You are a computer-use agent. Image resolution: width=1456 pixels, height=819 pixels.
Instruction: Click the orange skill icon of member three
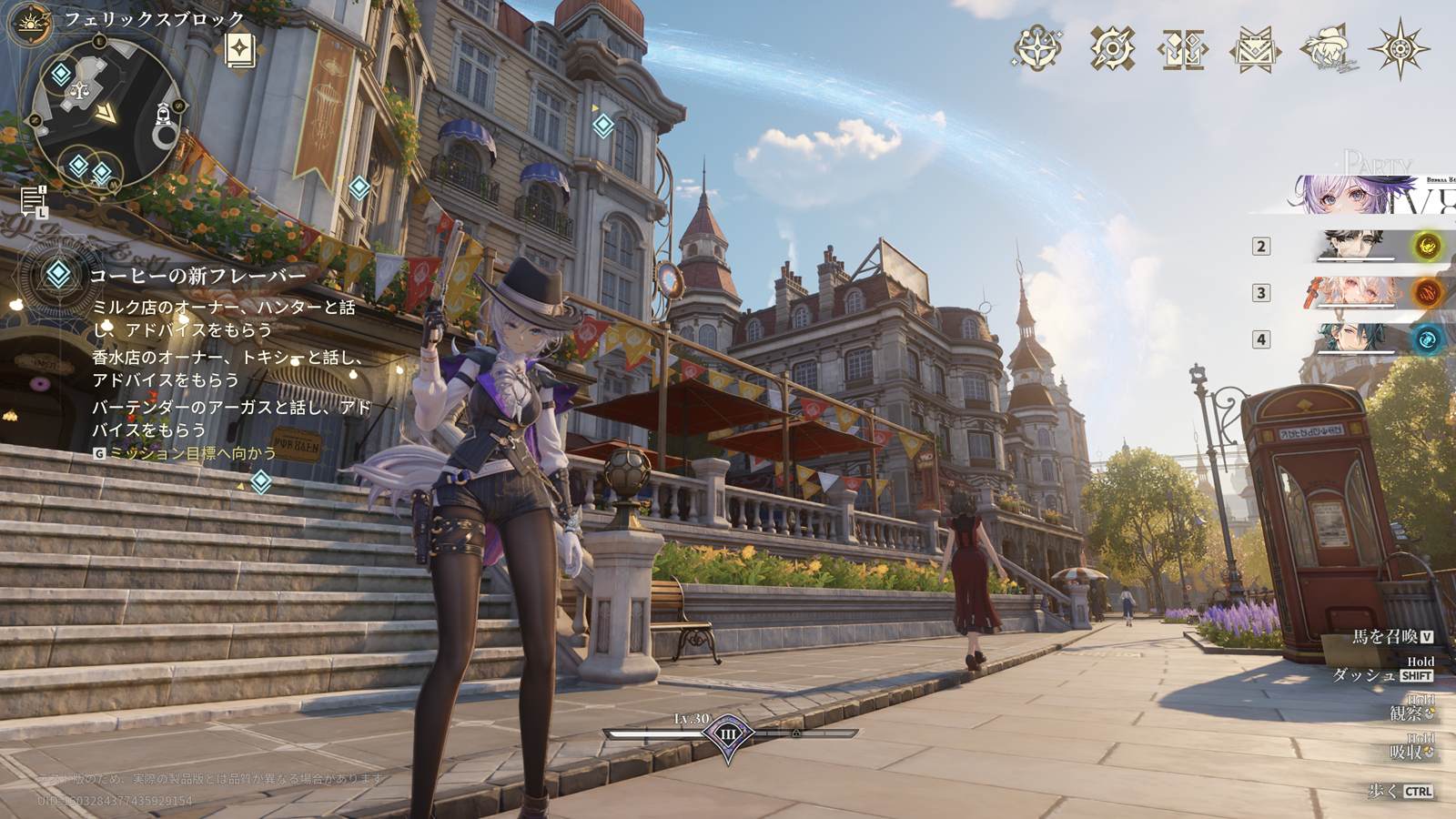[x=1427, y=292]
